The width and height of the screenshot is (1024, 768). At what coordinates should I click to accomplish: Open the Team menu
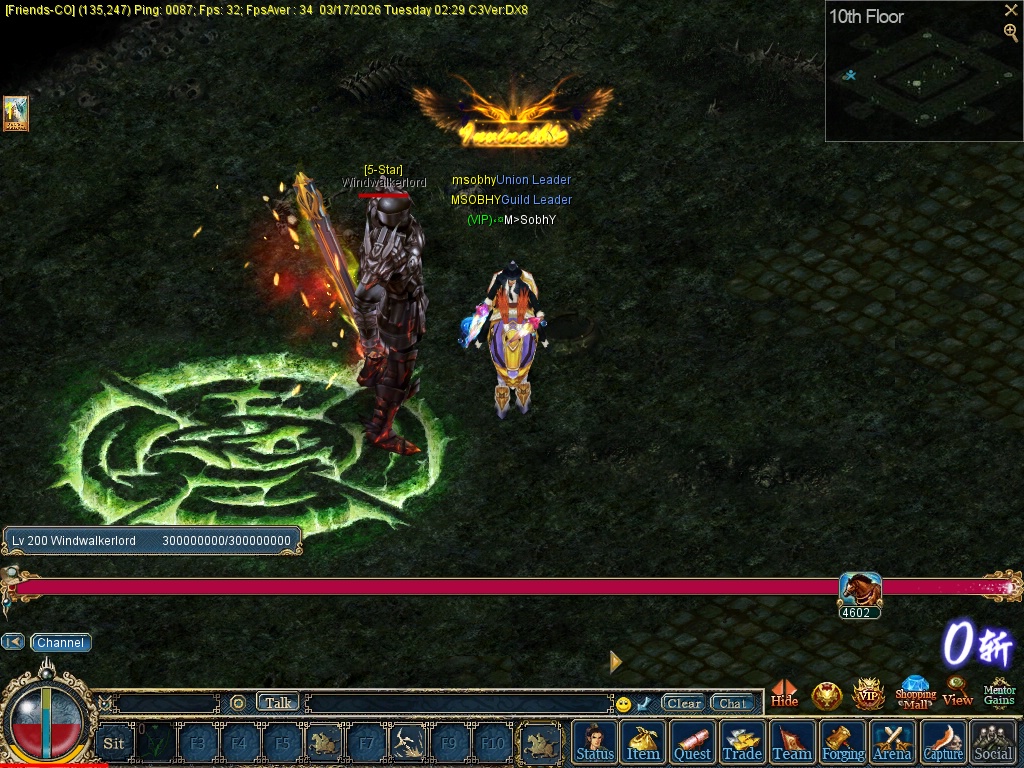tap(792, 742)
